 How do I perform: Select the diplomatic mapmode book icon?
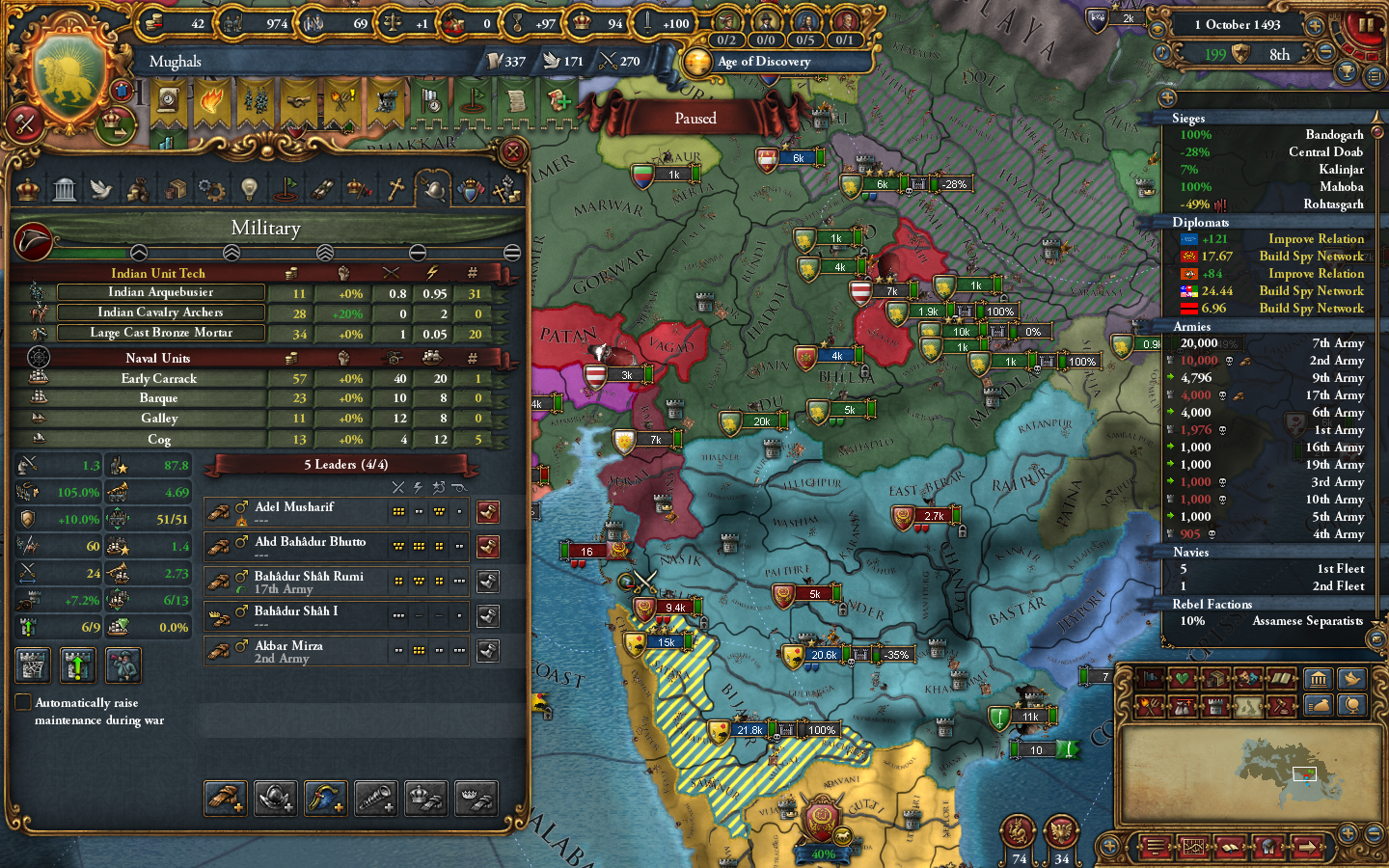point(1282,678)
